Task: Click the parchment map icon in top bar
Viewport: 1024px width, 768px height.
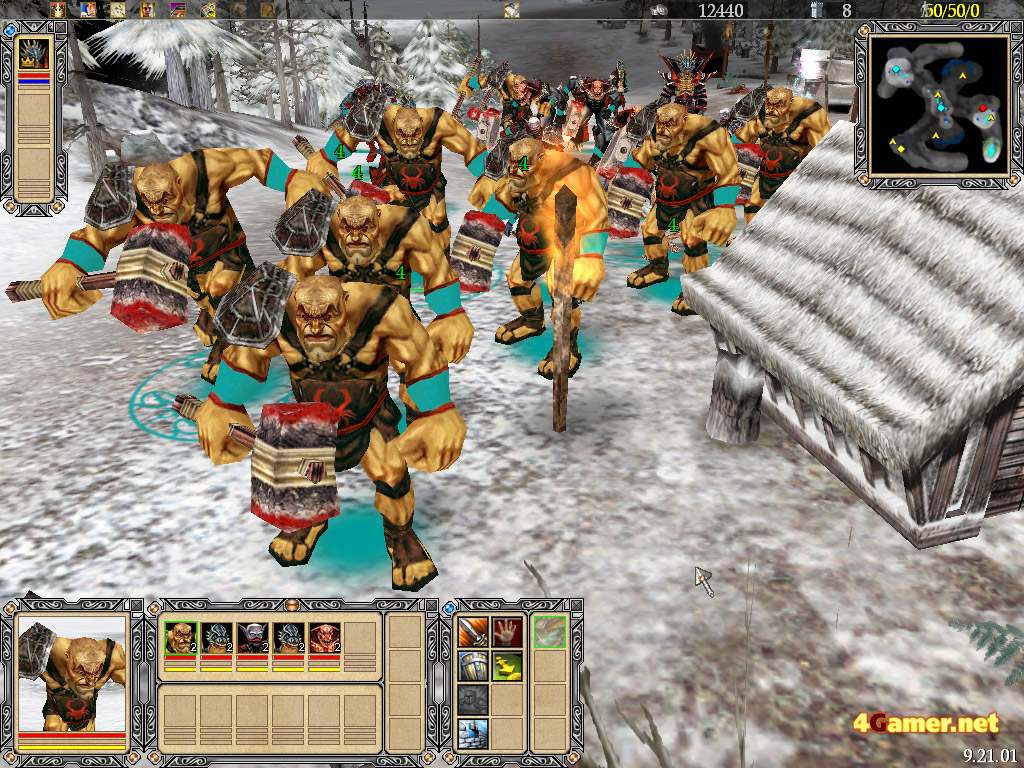Action: tap(118, 10)
